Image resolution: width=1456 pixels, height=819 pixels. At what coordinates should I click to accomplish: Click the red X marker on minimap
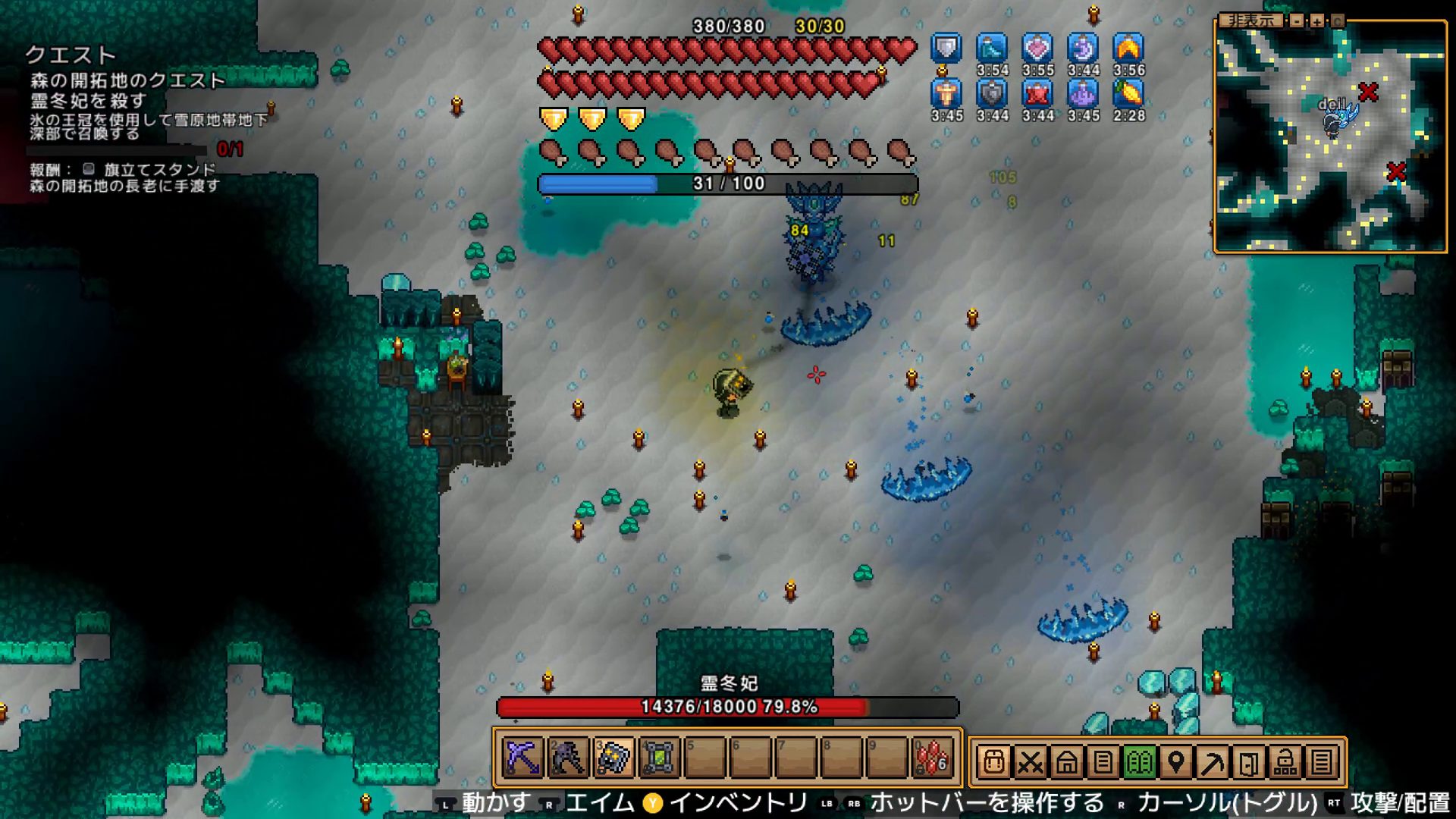tap(1368, 93)
